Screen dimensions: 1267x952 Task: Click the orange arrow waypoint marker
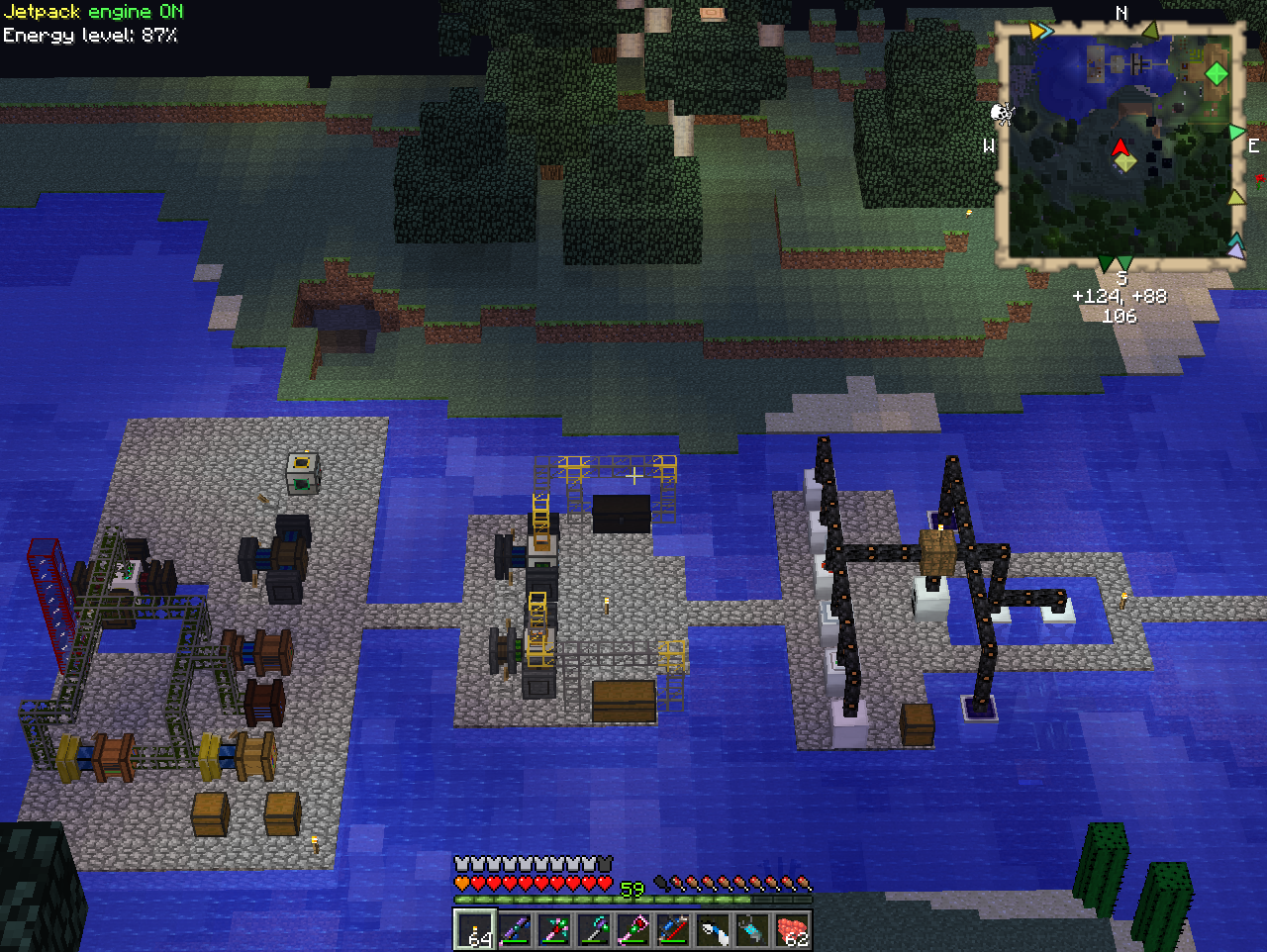coord(1035,31)
